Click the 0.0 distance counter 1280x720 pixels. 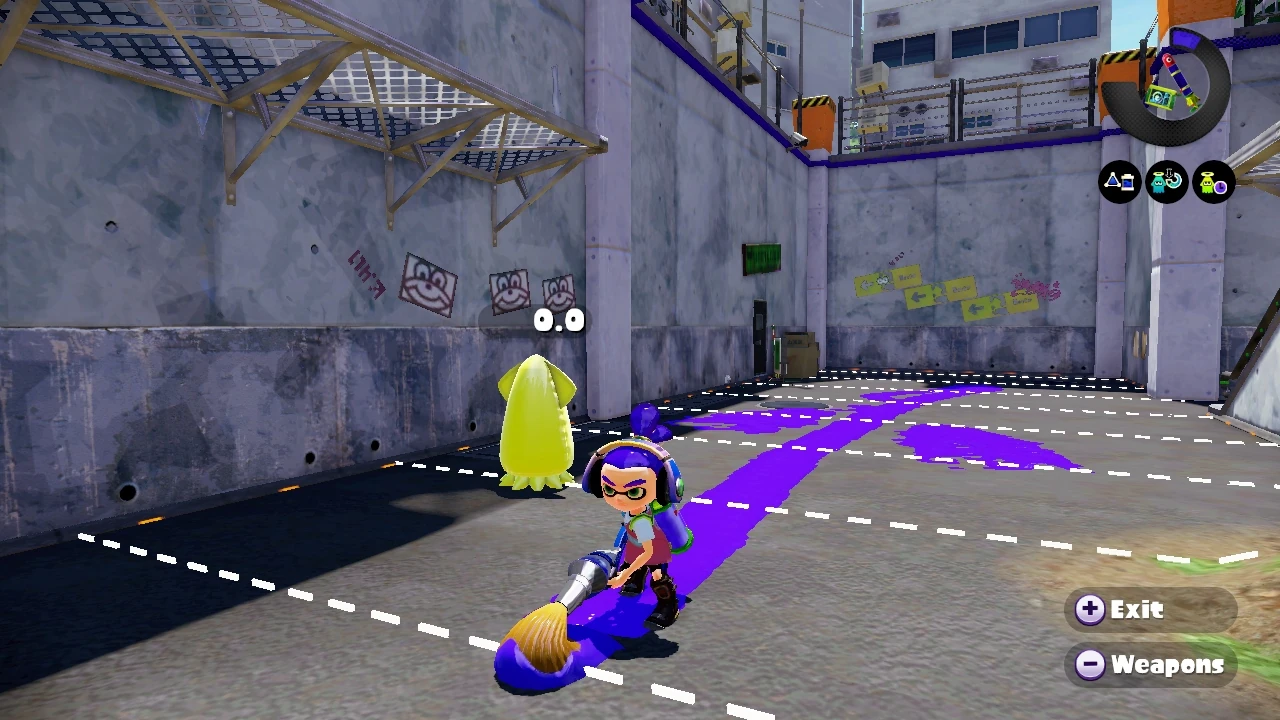tap(557, 320)
